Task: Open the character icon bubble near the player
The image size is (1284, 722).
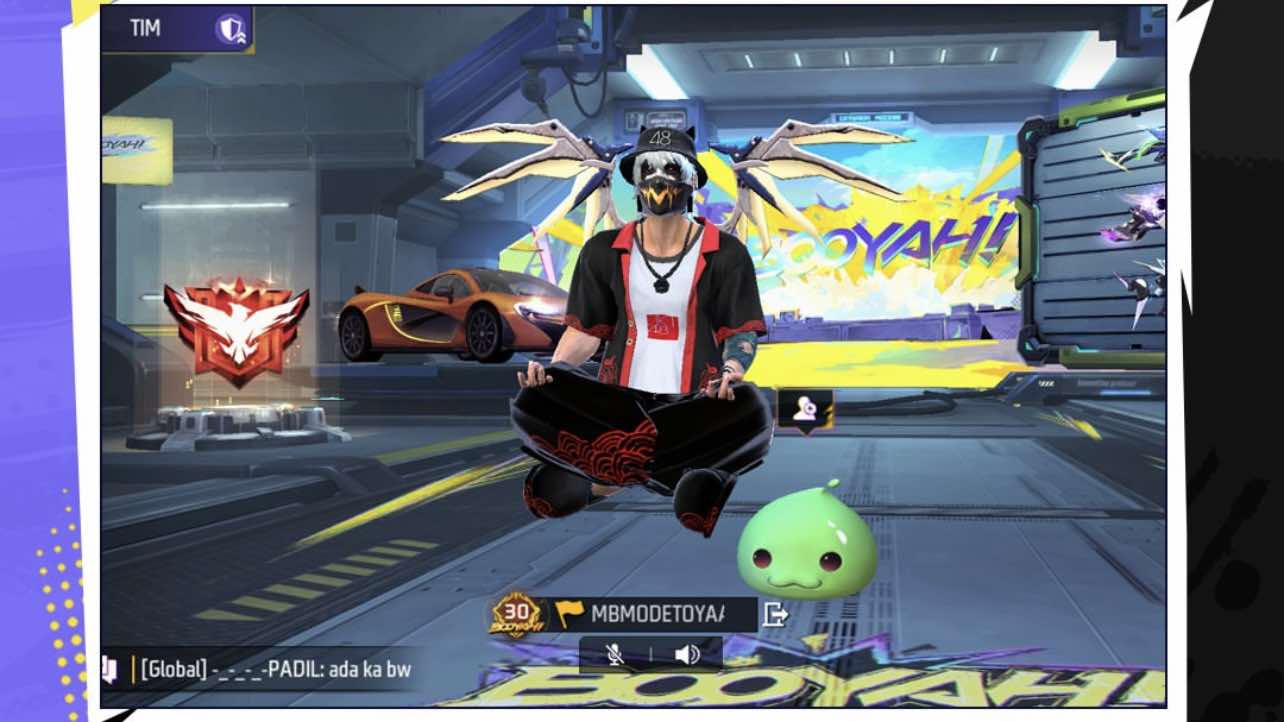Action: [805, 409]
